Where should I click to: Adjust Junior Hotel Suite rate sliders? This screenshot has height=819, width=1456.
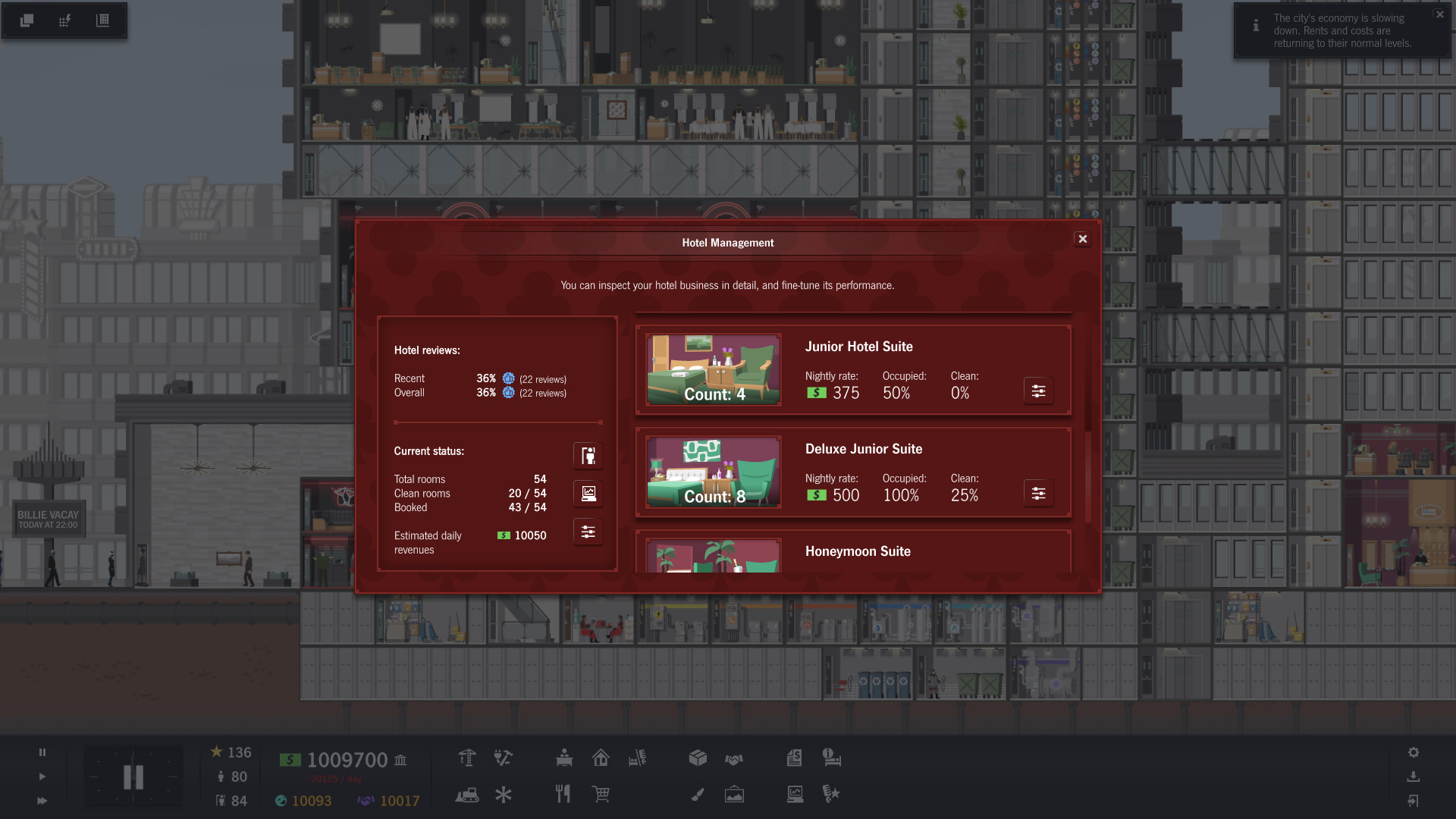[1038, 391]
